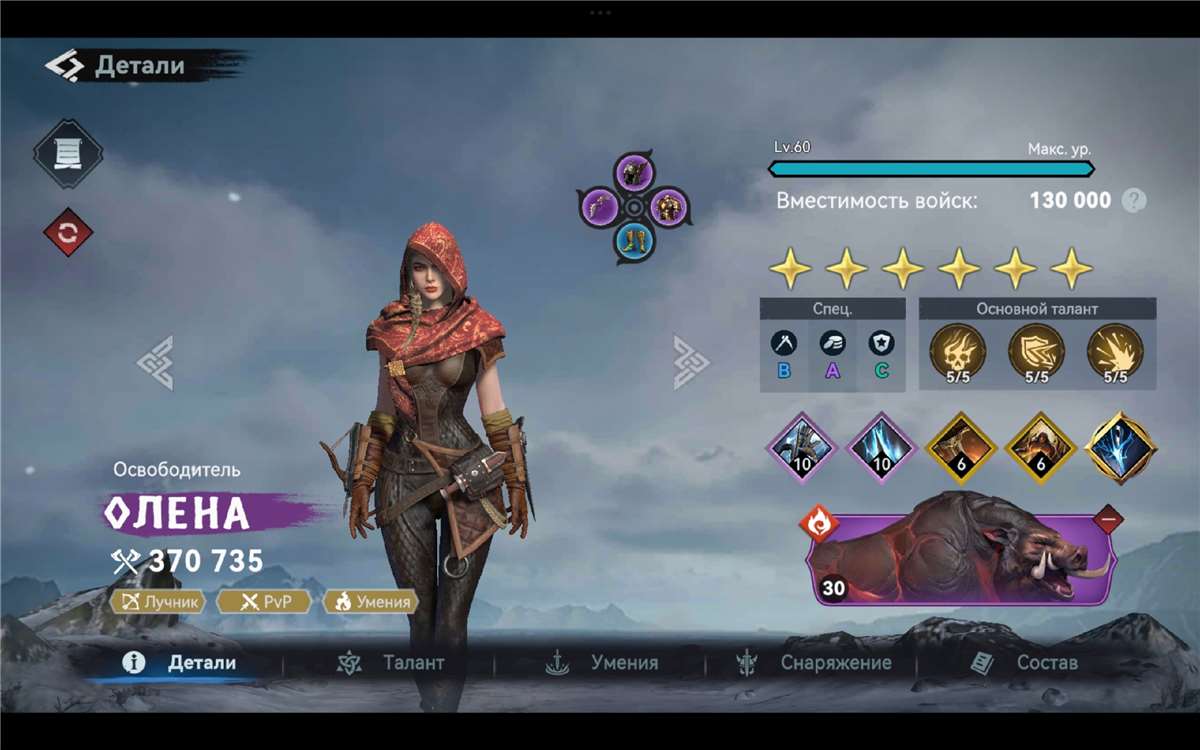Image resolution: width=1200 pixels, height=750 pixels.
Task: Remove the boar companion with minus button
Action: coord(1108,520)
